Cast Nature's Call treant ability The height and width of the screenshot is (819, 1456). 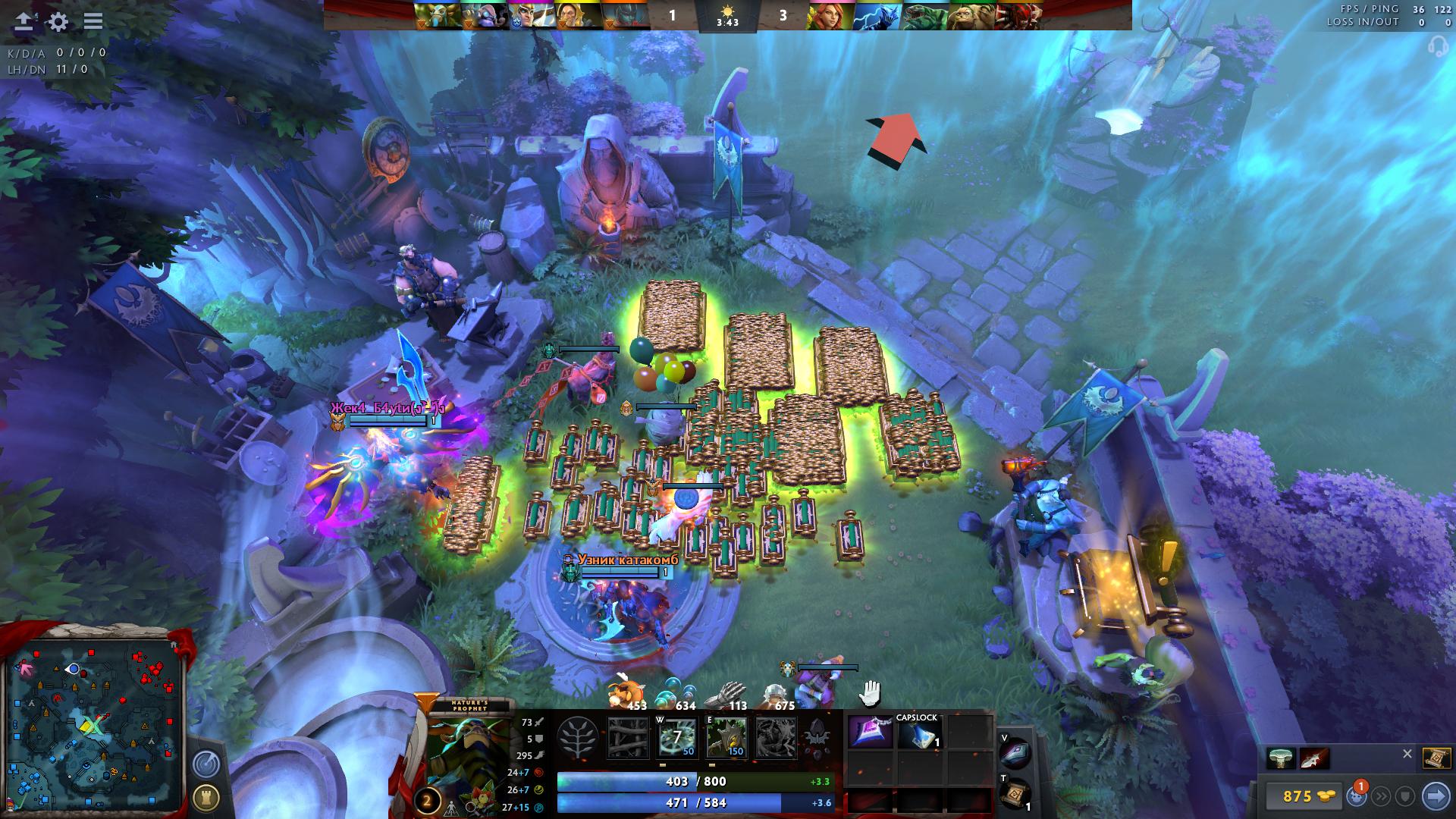tap(726, 737)
